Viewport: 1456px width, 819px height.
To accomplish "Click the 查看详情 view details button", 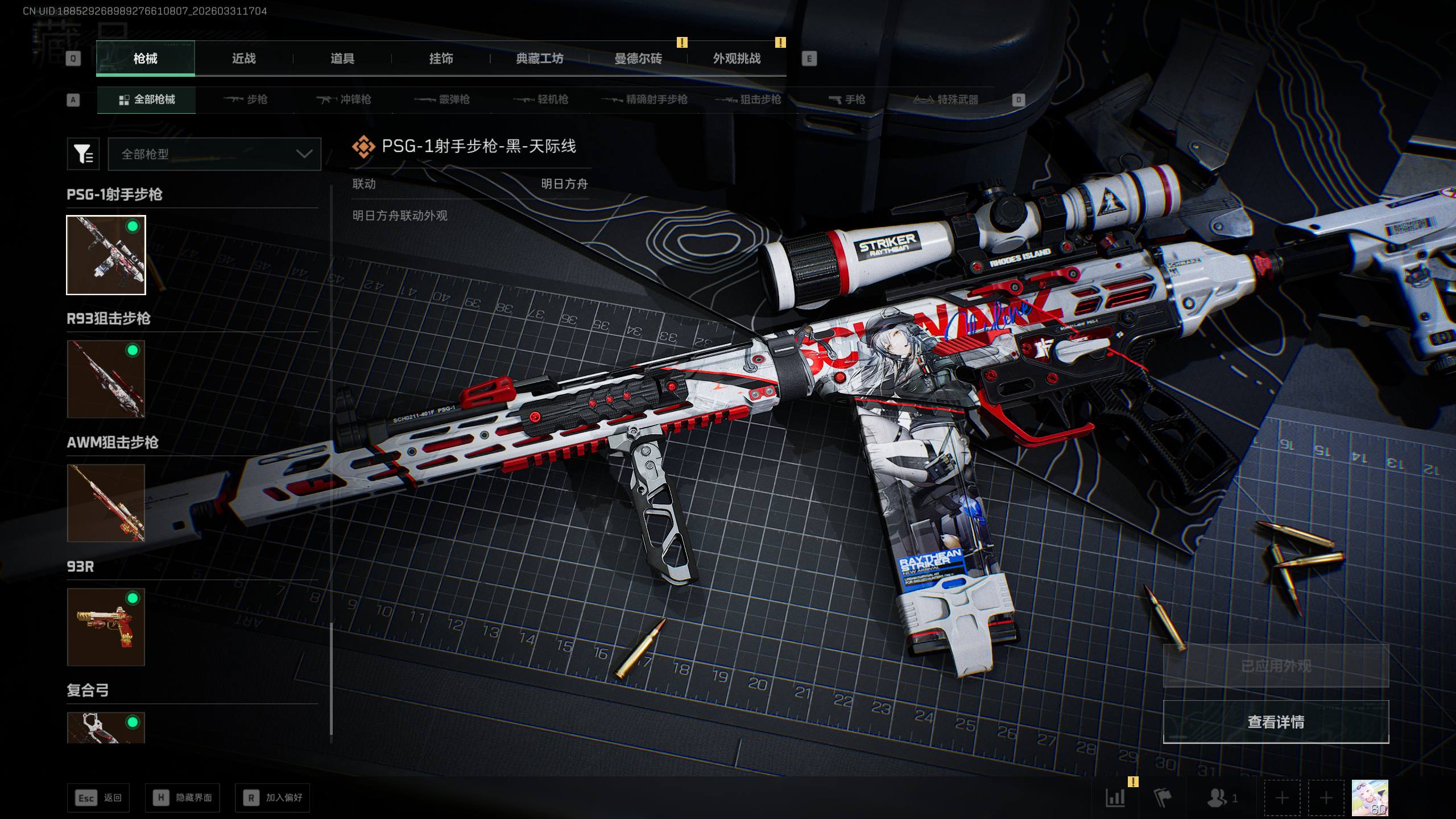I will click(1276, 722).
